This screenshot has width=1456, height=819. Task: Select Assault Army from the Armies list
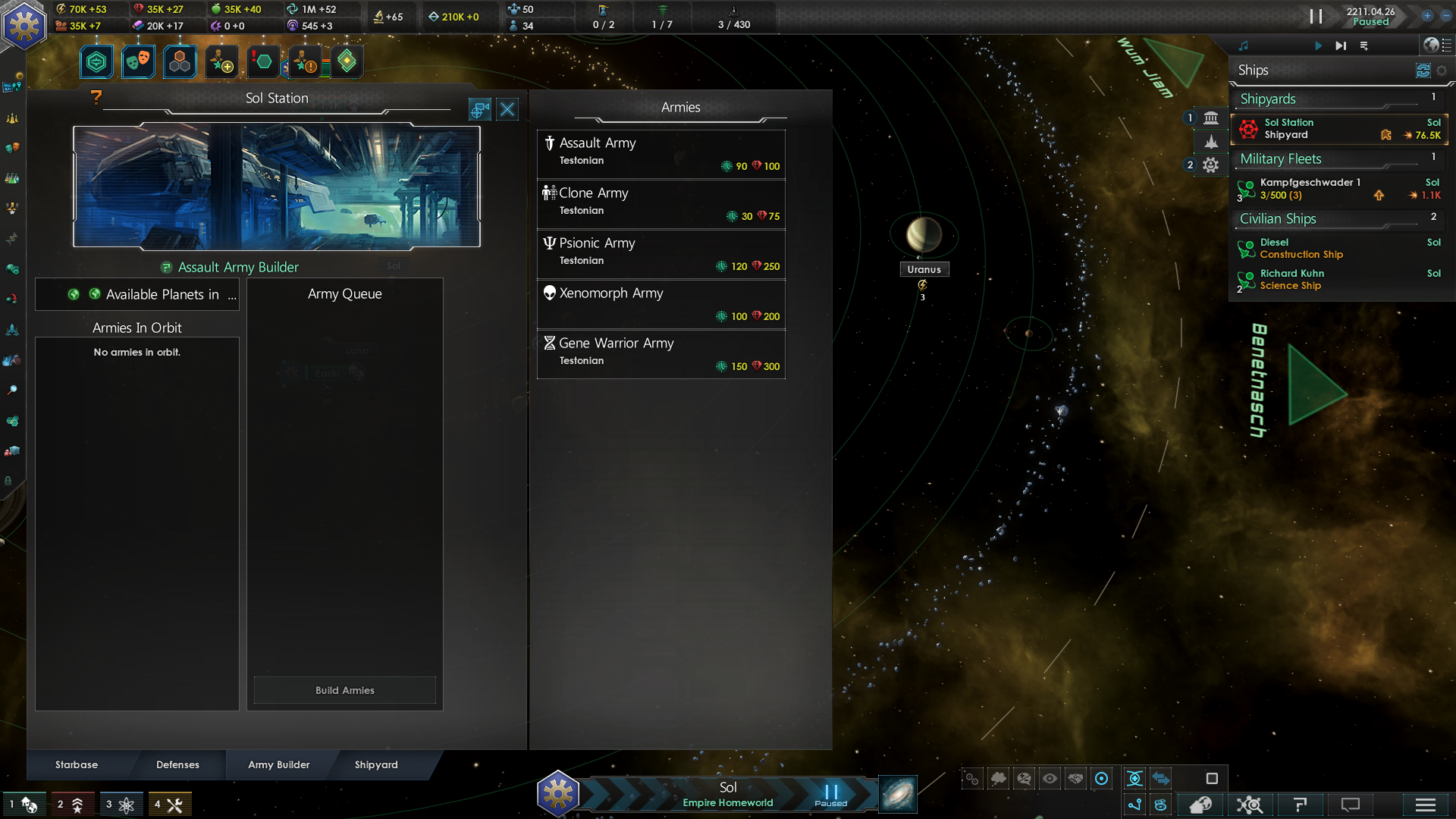(x=661, y=153)
